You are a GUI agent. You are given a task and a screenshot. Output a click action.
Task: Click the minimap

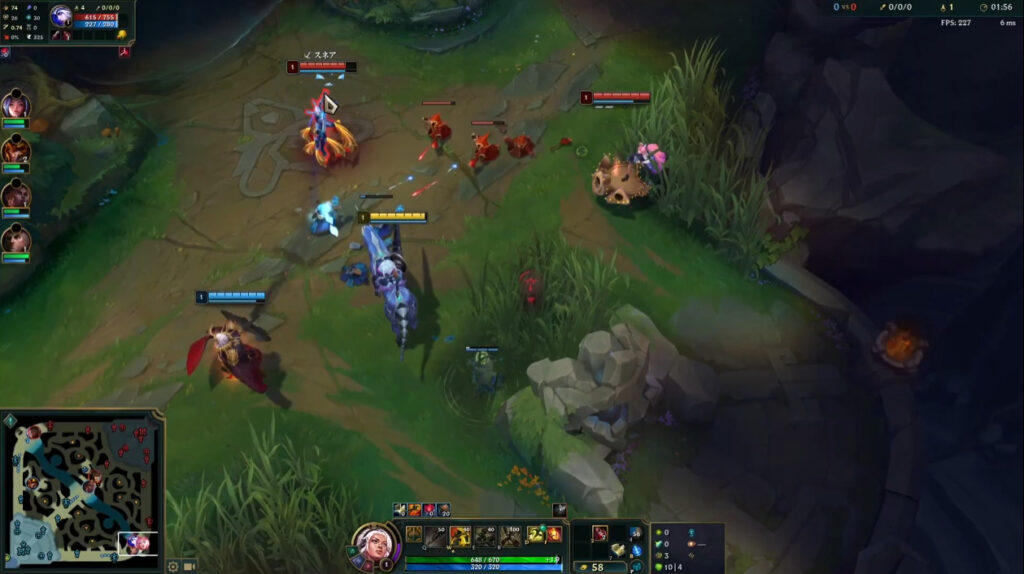(x=83, y=490)
